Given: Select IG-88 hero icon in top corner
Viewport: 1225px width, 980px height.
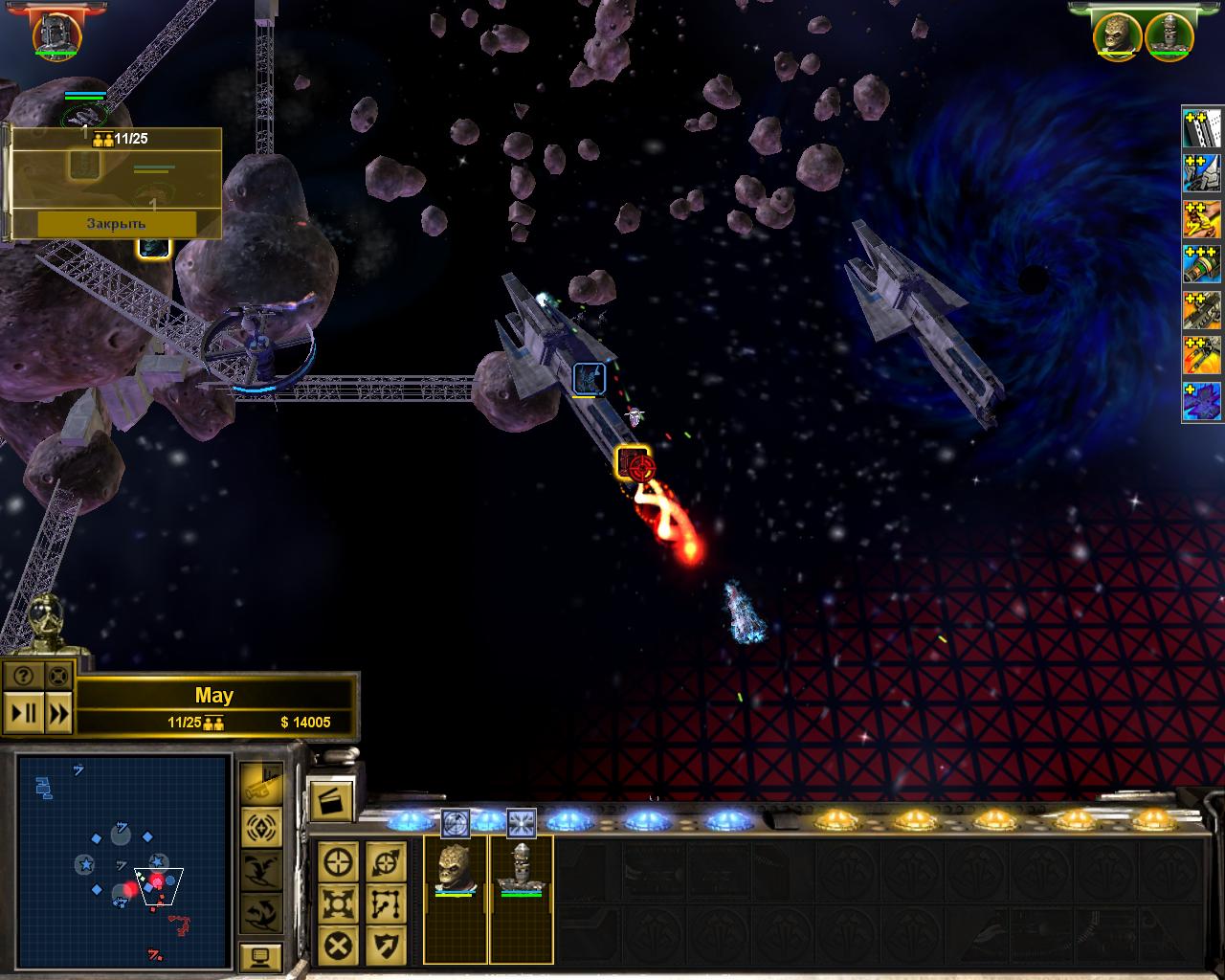Looking at the screenshot, I should (x=1168, y=34).
